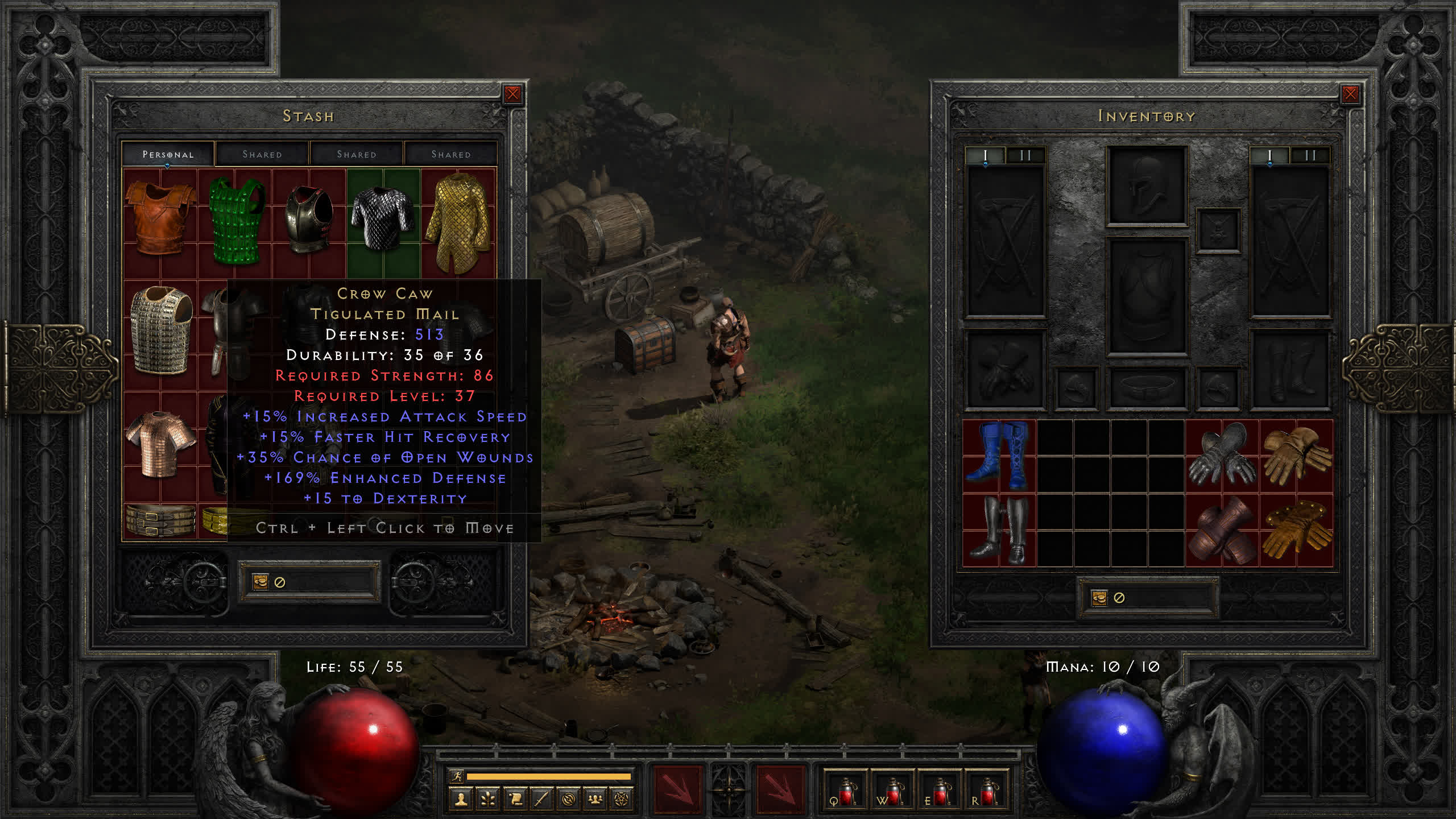
Task: Click the stash gold withdraw button
Action: click(260, 581)
